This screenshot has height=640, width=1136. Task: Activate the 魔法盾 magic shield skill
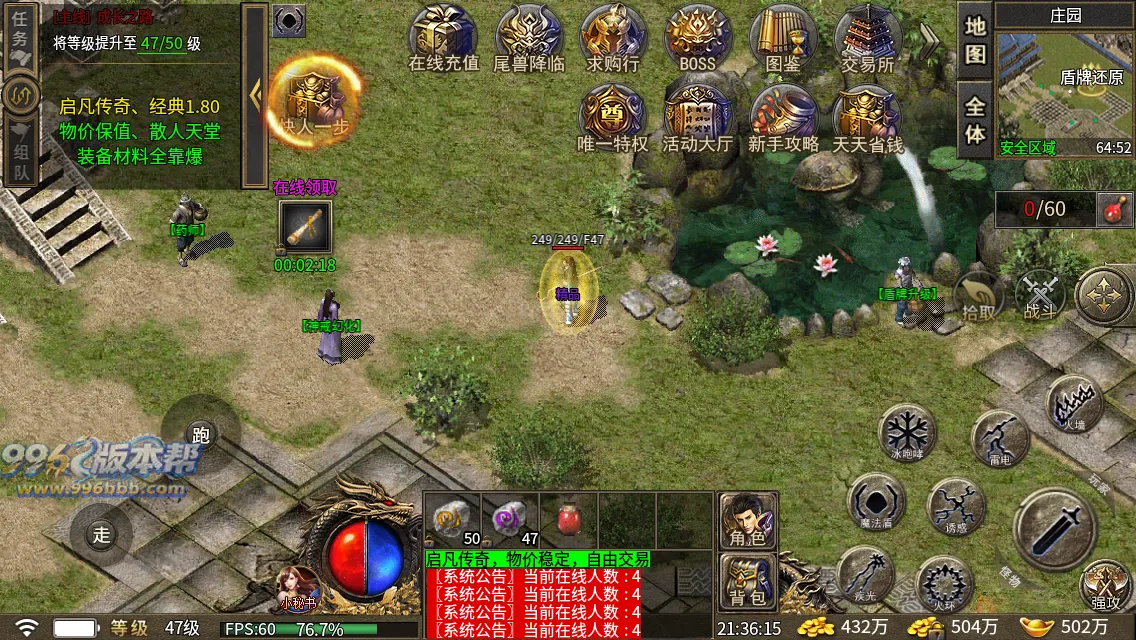coord(876,502)
